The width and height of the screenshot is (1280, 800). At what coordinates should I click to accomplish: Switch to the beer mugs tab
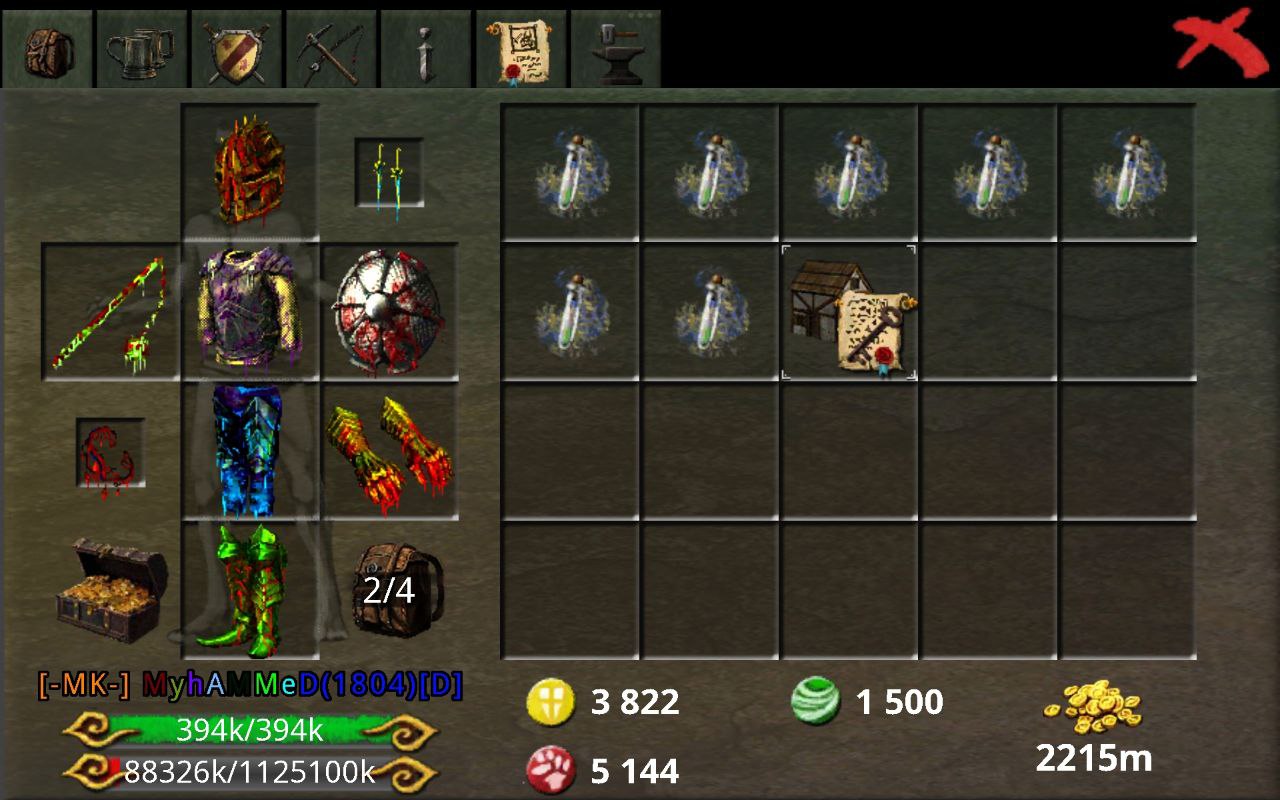(x=141, y=49)
